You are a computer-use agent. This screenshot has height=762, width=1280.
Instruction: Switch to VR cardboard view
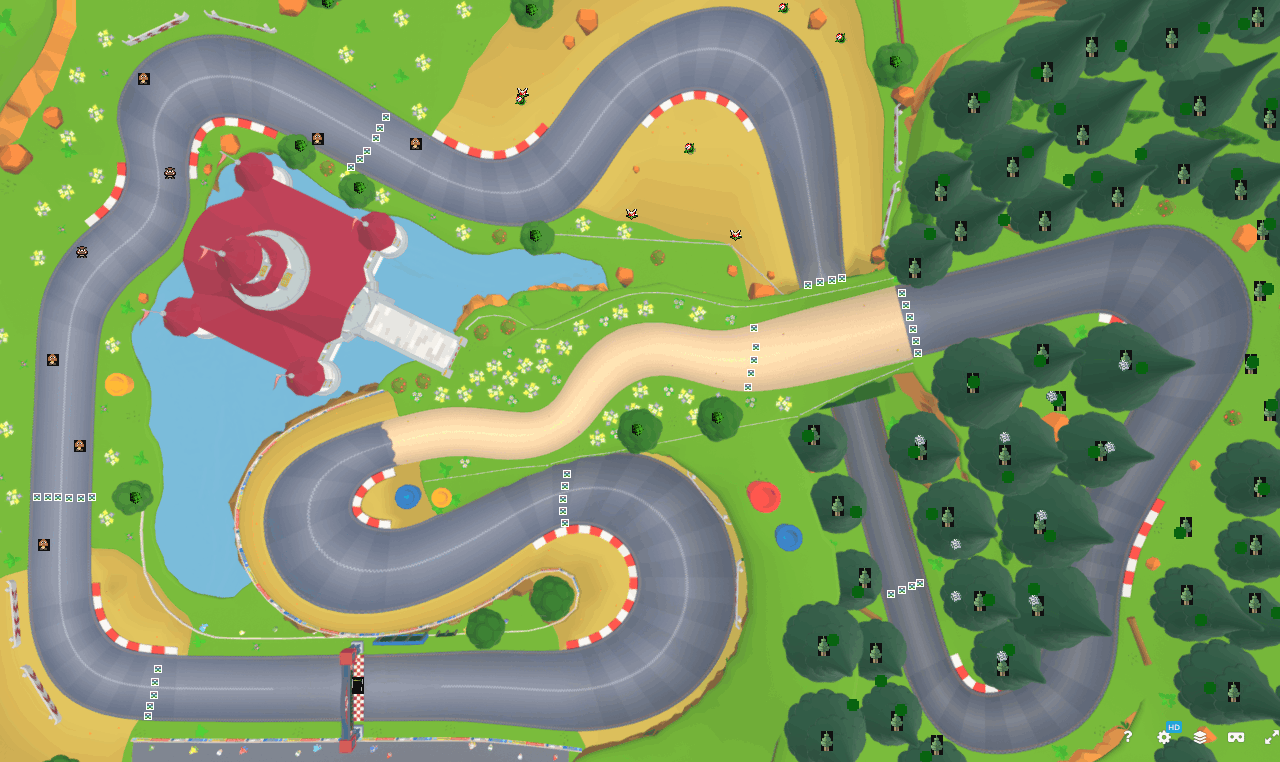1235,737
